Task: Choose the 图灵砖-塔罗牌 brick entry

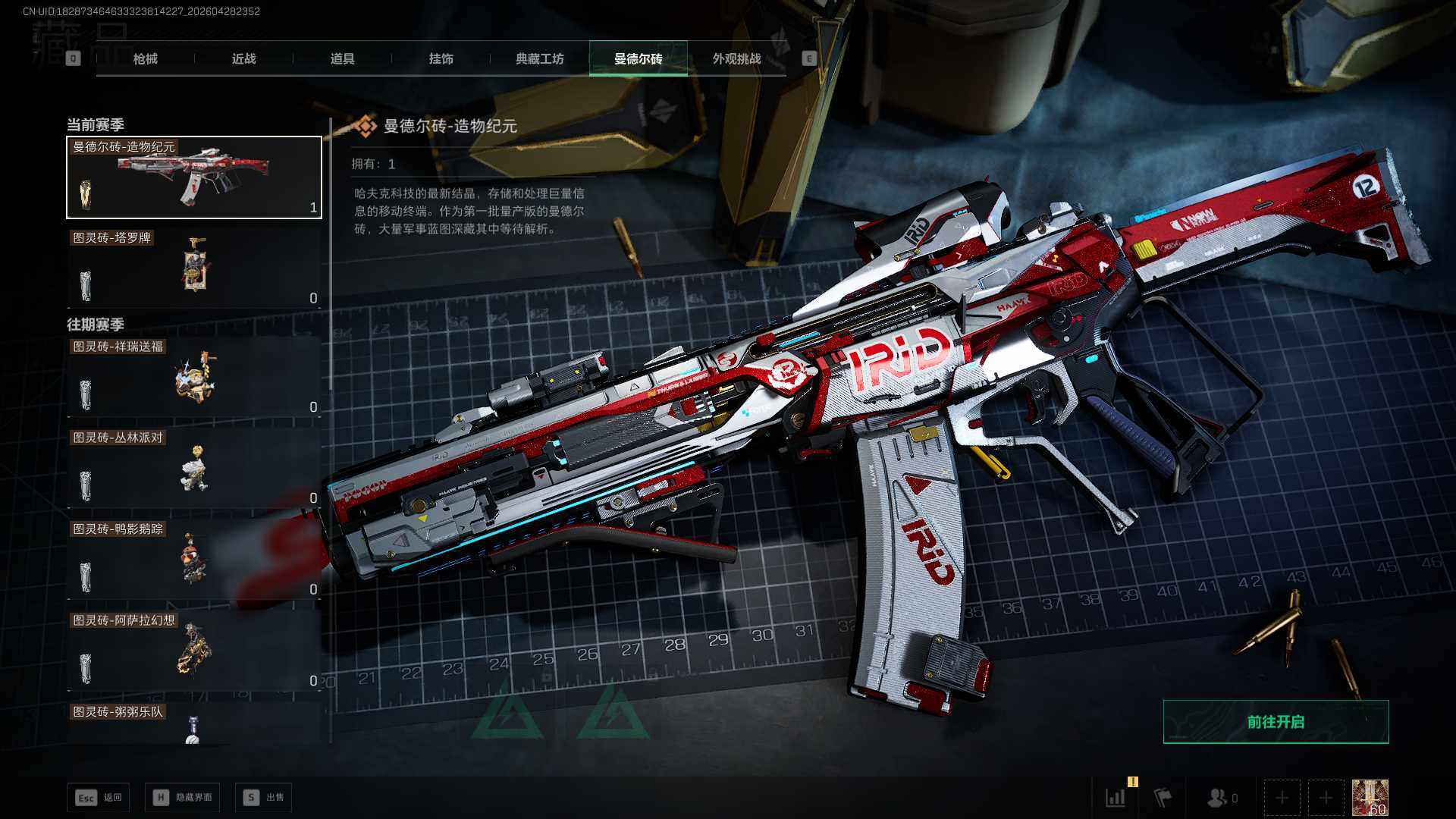Action: tap(194, 268)
